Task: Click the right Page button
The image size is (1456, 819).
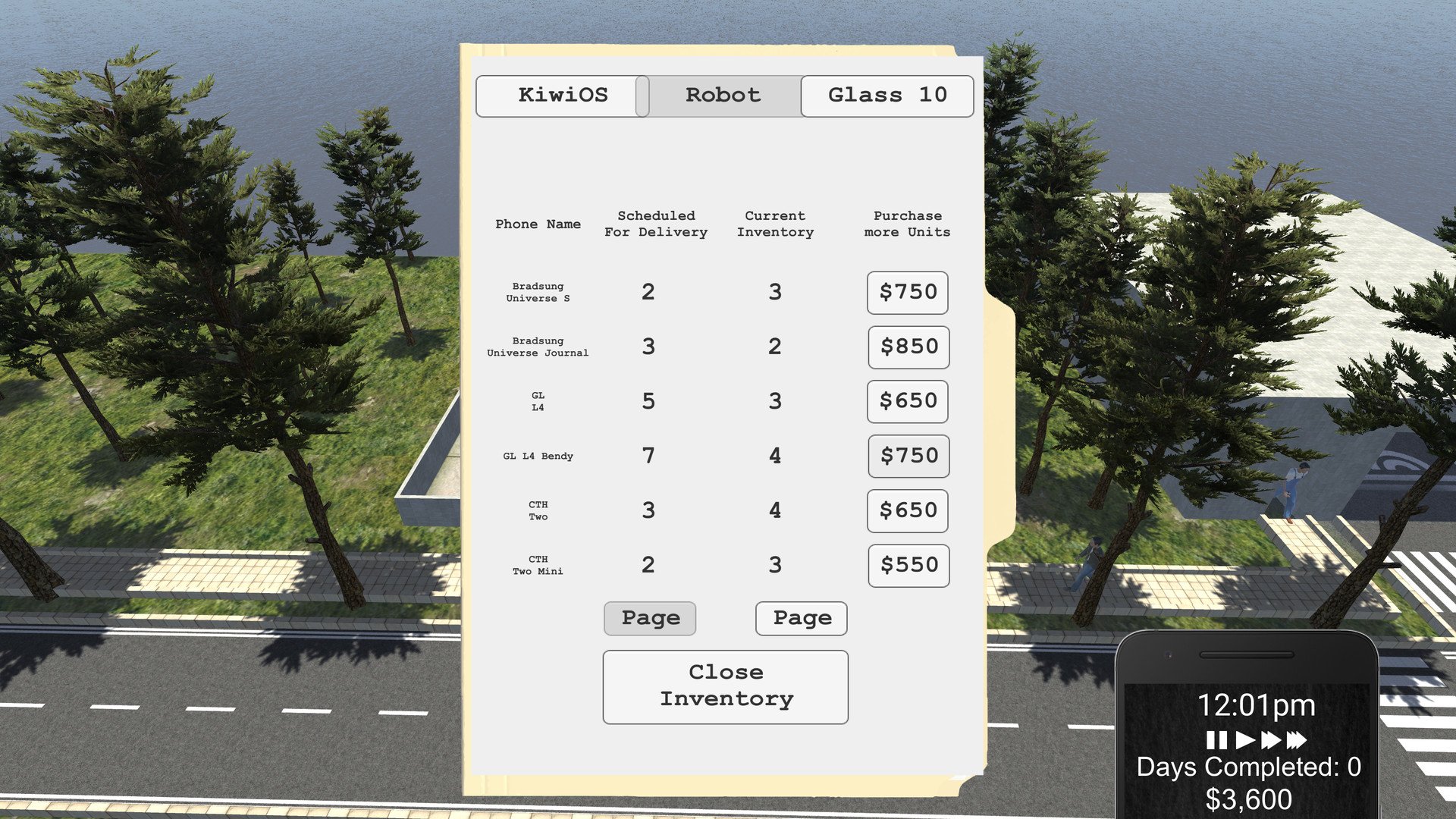Action: (801, 618)
